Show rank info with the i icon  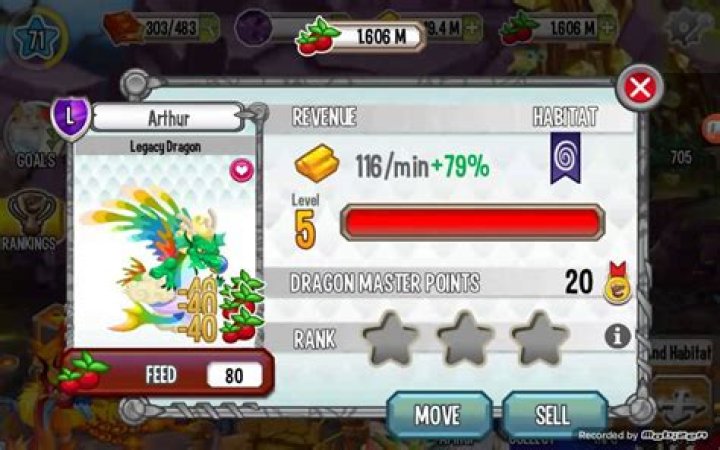click(x=618, y=336)
